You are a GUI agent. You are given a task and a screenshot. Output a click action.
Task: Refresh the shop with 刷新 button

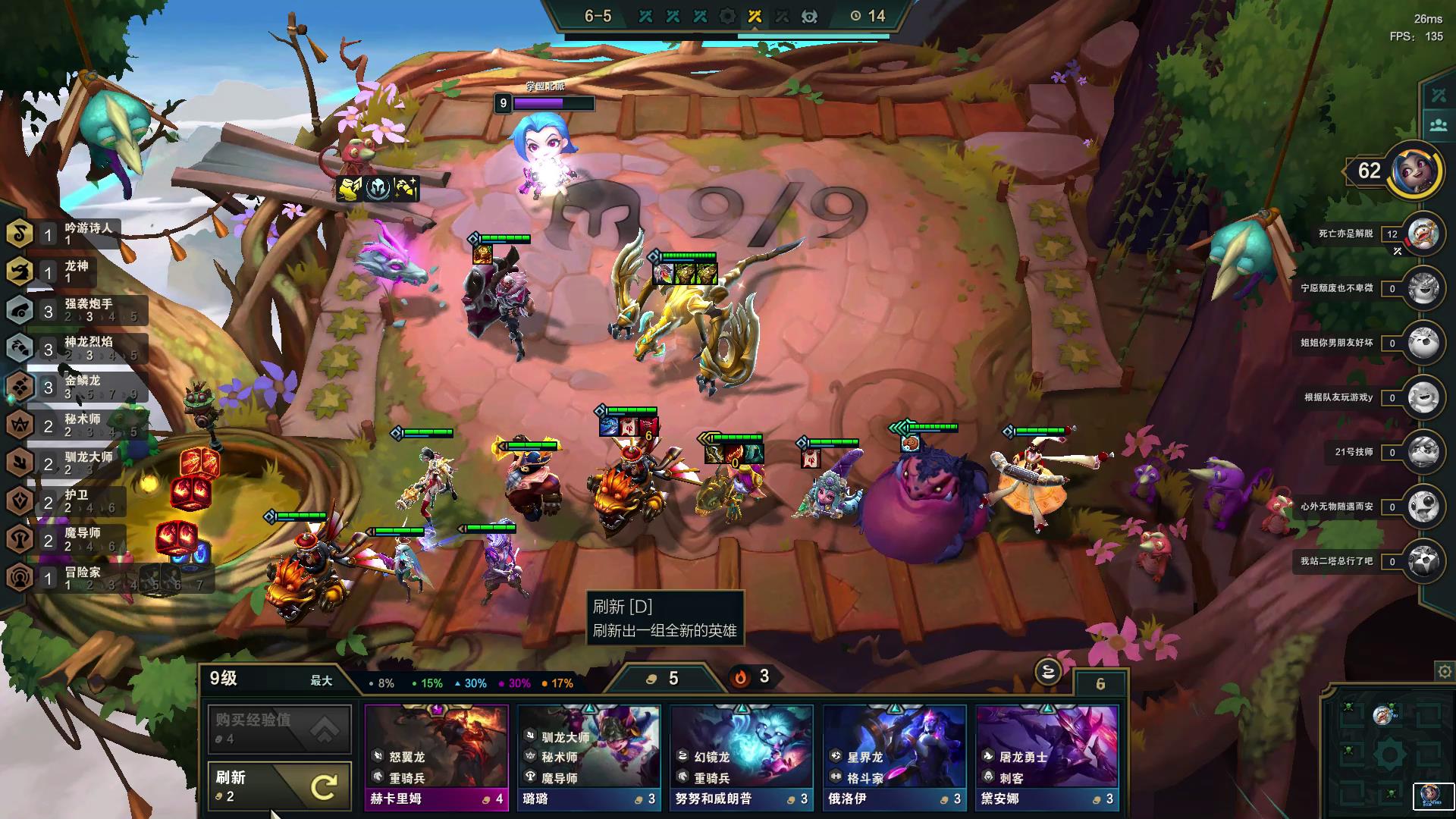[279, 786]
